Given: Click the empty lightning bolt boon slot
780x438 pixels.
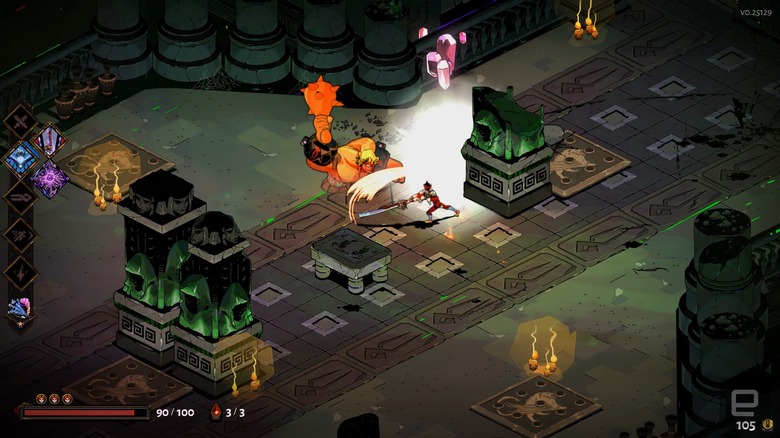Looking at the screenshot, I should point(19,271).
